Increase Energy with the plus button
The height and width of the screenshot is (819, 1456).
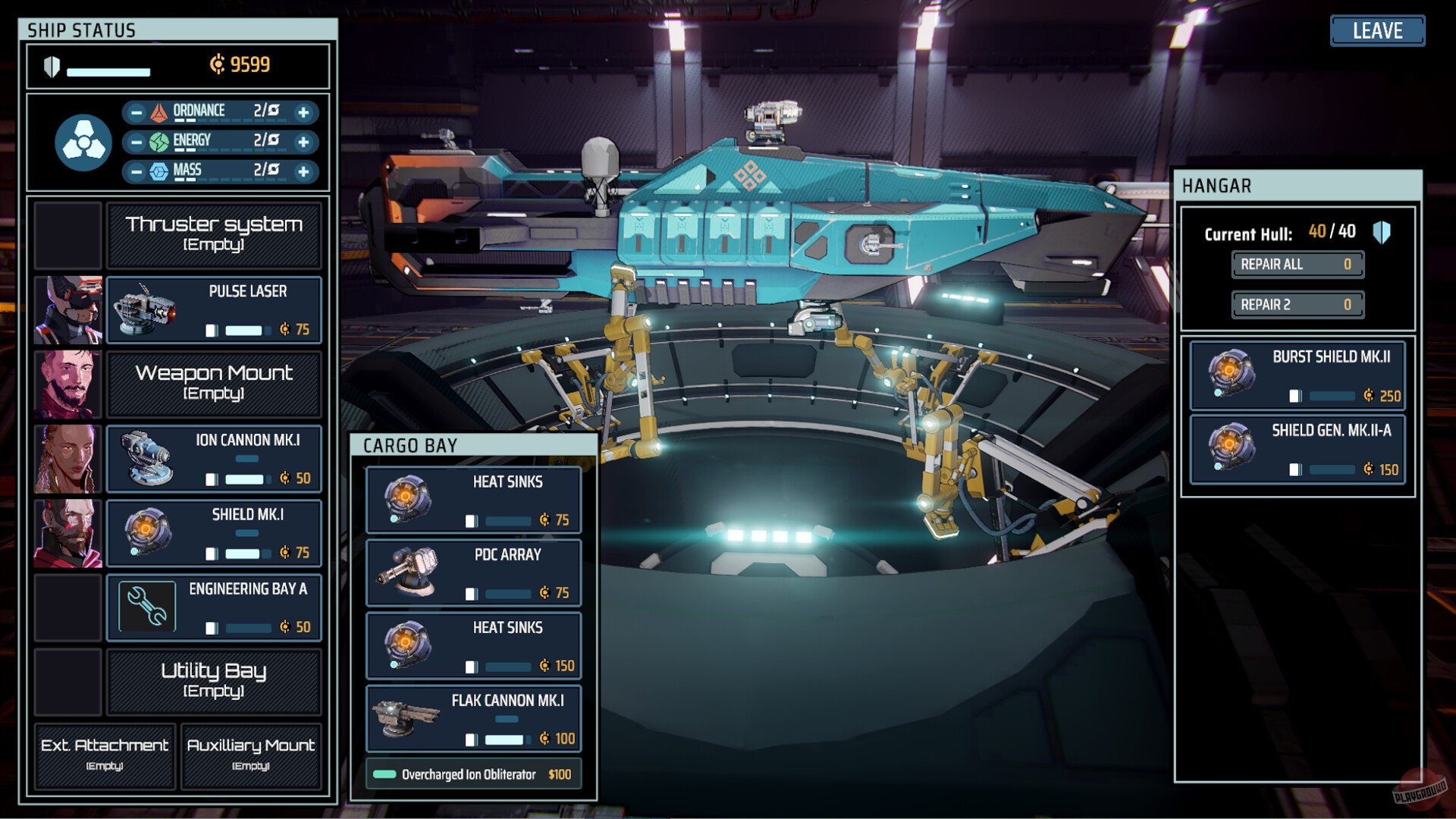tap(304, 141)
